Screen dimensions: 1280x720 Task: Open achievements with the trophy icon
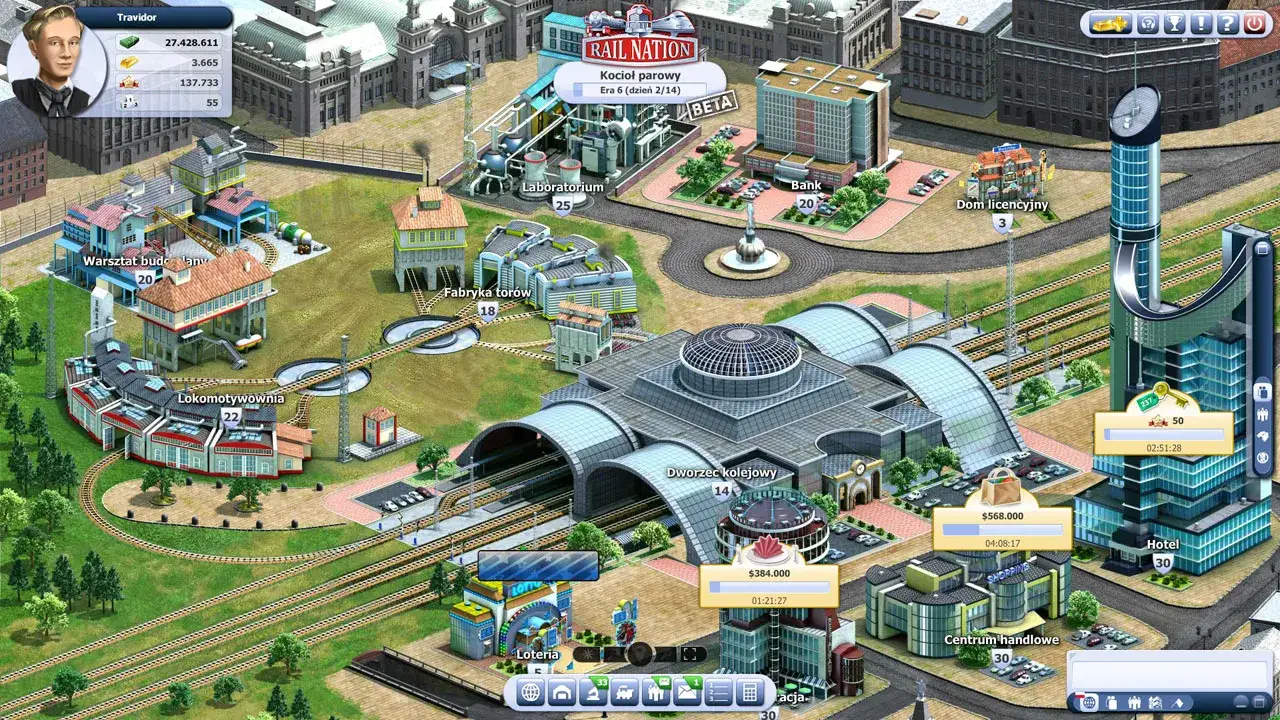(1175, 24)
